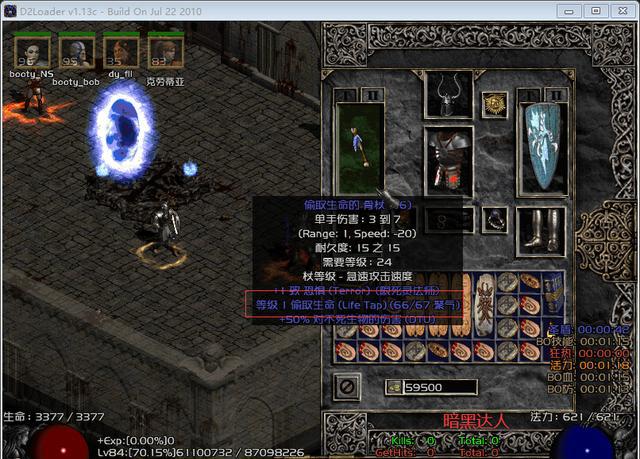640x459 pixels.
Task: Pick up the tall red-rune charm in inventory
Action: (486, 304)
